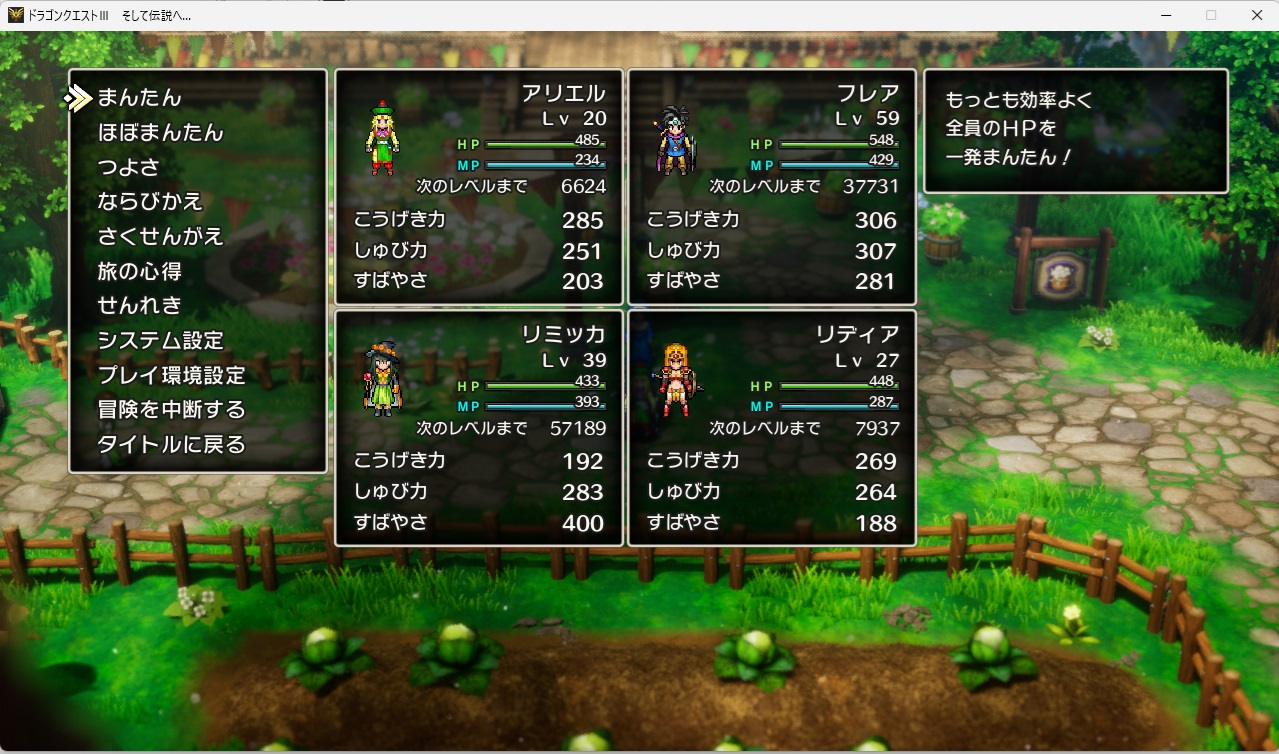
Task: Select 冒険を中断する to suspend adventure
Action: coord(171,410)
